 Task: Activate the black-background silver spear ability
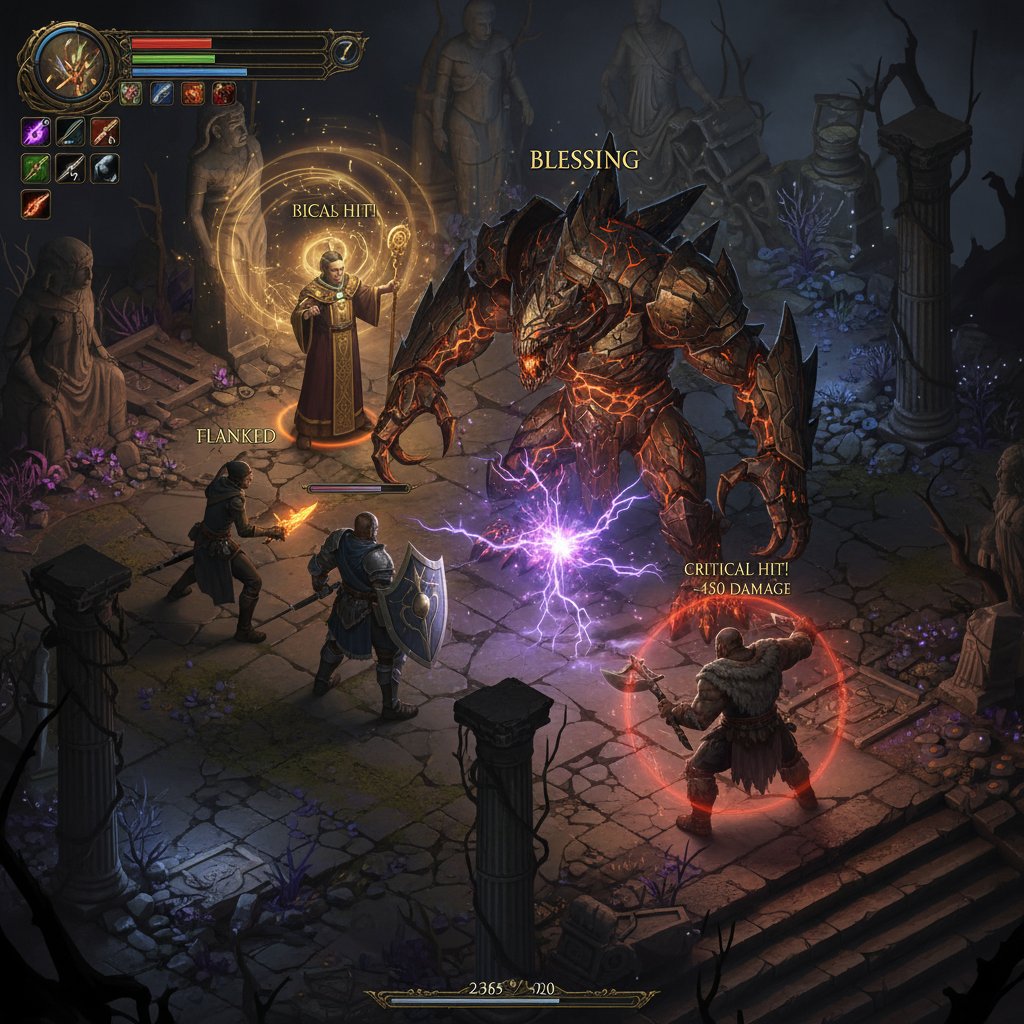[x=70, y=168]
